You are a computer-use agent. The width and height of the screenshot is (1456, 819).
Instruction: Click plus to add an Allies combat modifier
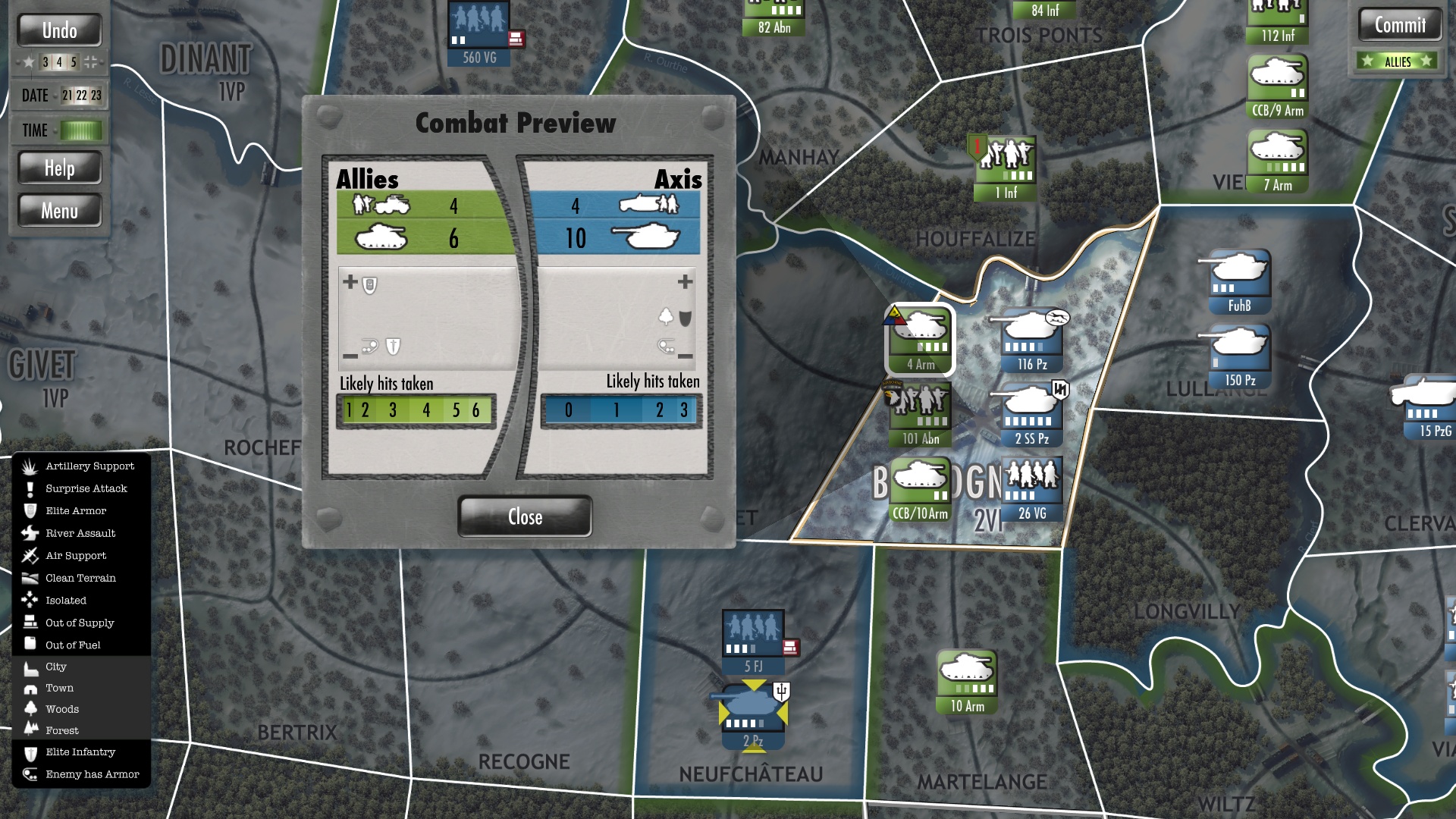click(350, 281)
